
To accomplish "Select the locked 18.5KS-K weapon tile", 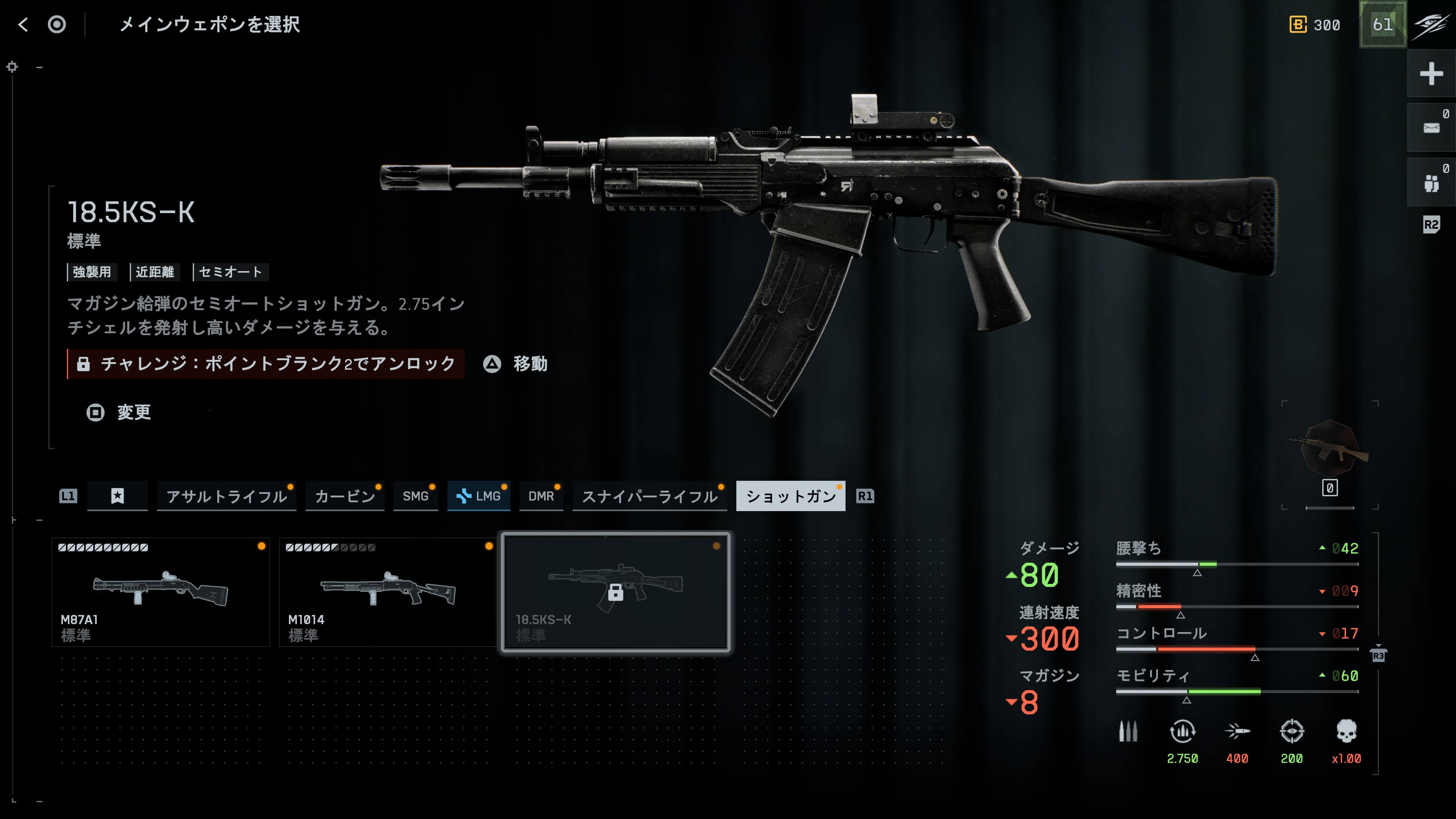I will pos(615,592).
